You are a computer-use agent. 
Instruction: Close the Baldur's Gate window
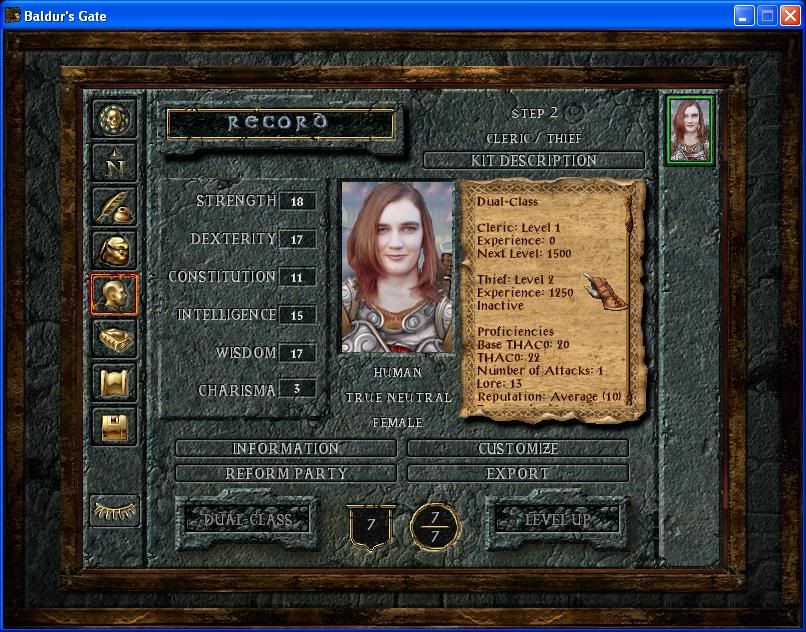(789, 15)
